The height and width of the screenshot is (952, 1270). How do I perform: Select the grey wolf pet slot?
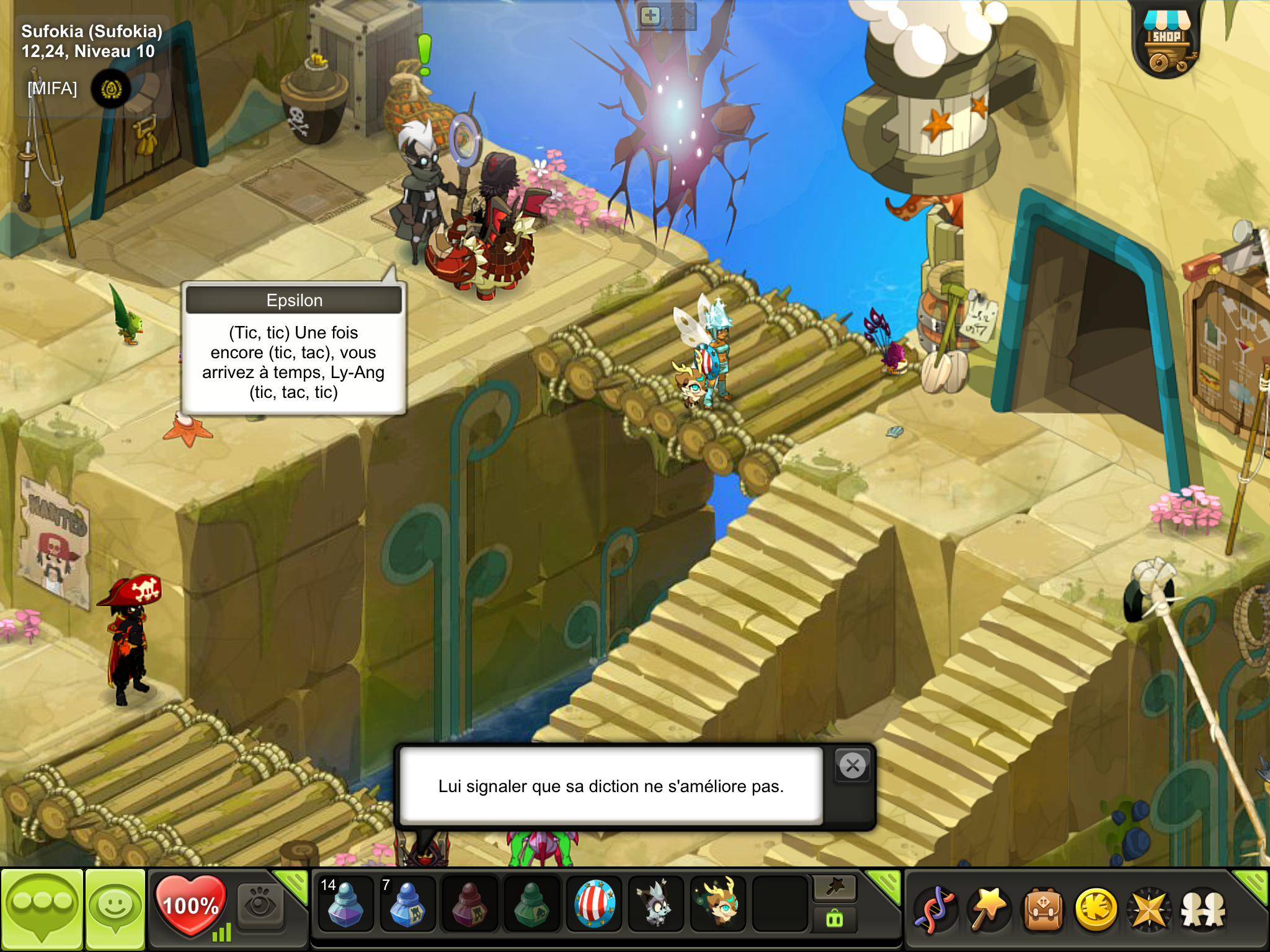point(656,904)
